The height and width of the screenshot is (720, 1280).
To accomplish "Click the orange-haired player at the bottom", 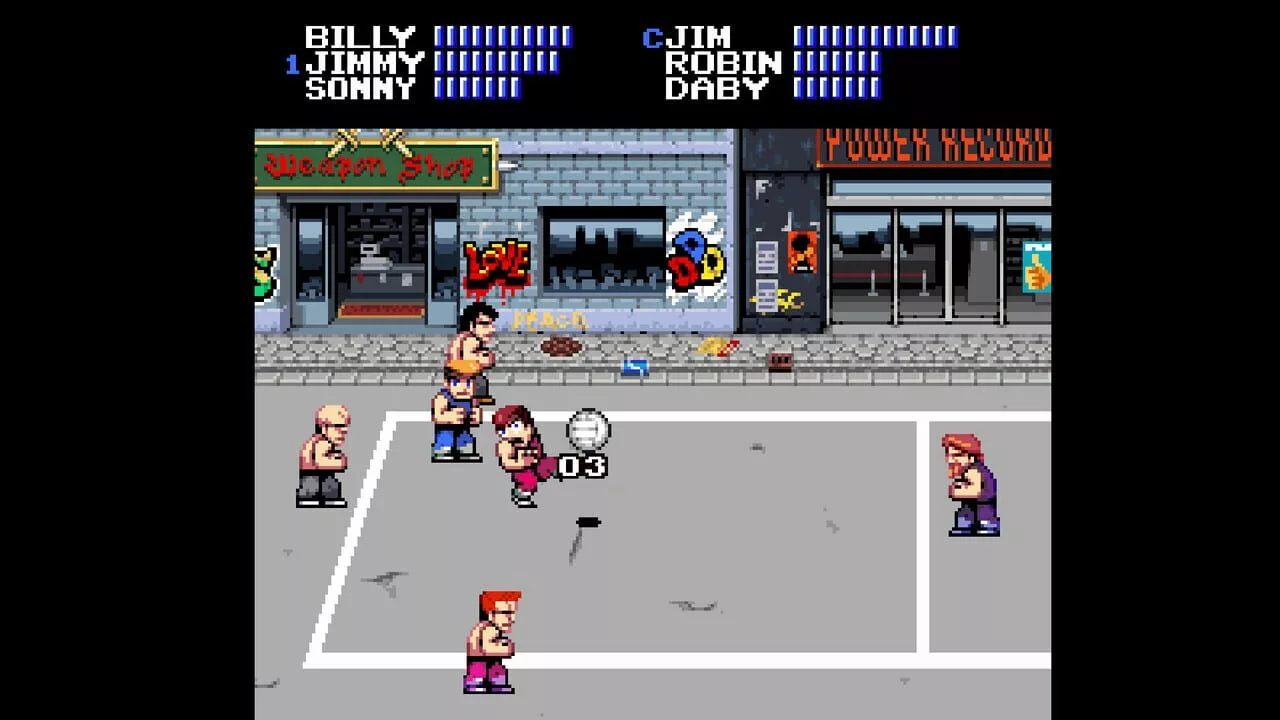I will pos(492,640).
